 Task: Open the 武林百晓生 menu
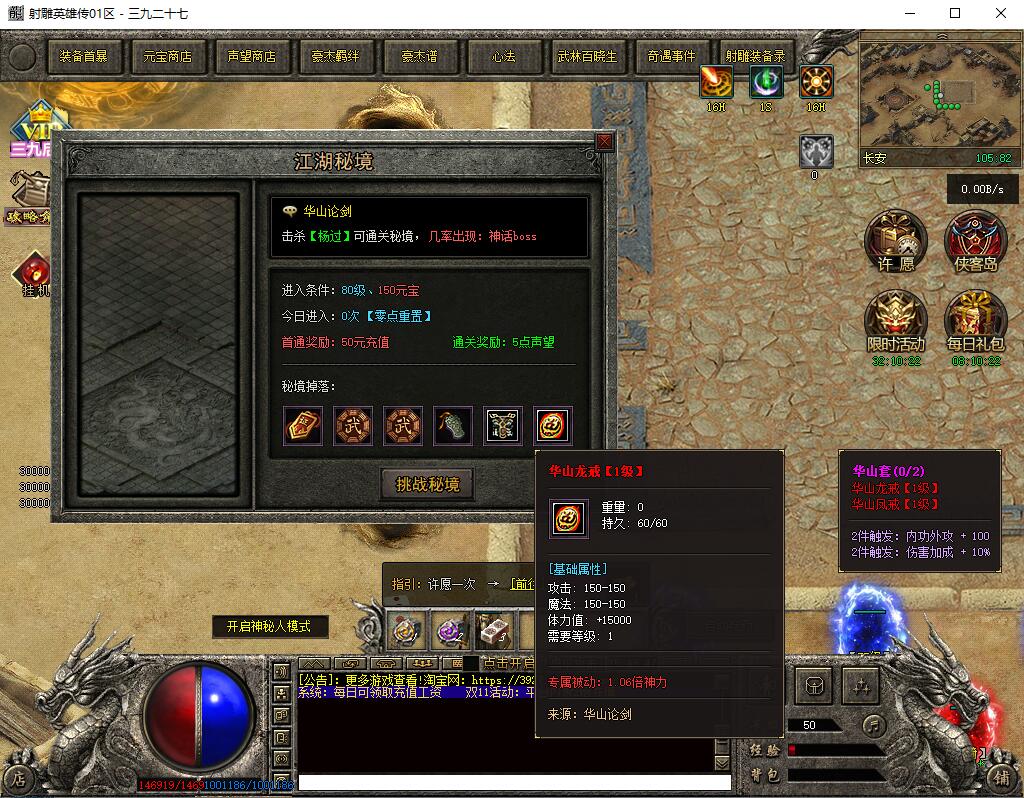click(x=587, y=57)
